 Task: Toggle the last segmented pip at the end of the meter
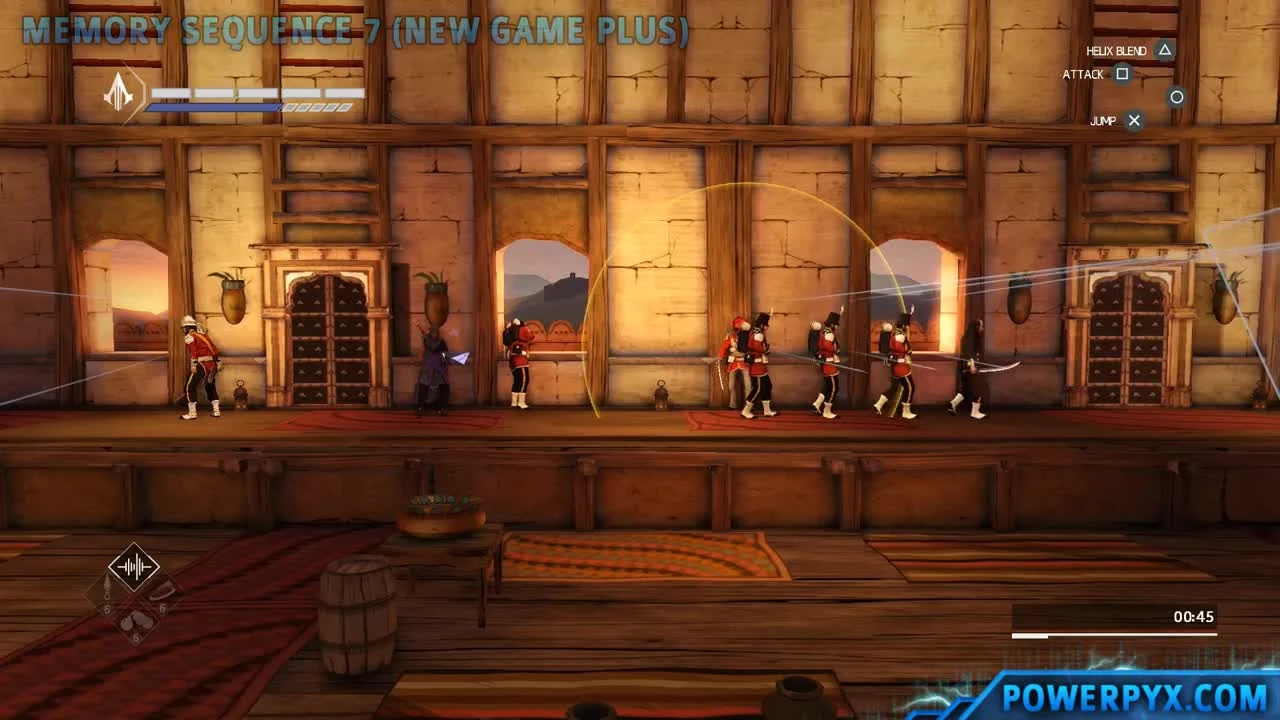click(344, 107)
